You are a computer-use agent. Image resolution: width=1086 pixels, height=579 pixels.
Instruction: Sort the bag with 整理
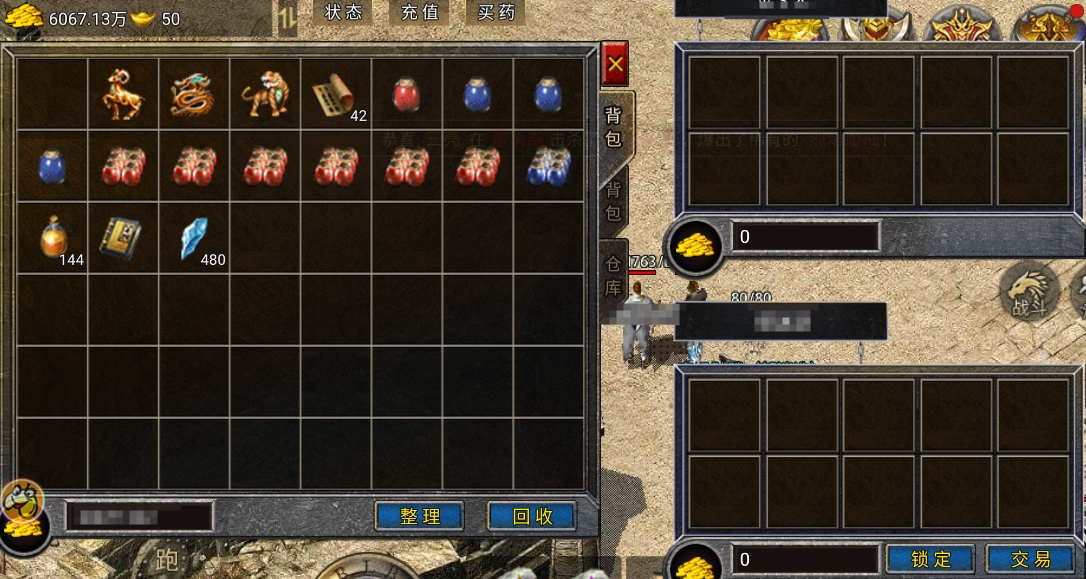419,516
